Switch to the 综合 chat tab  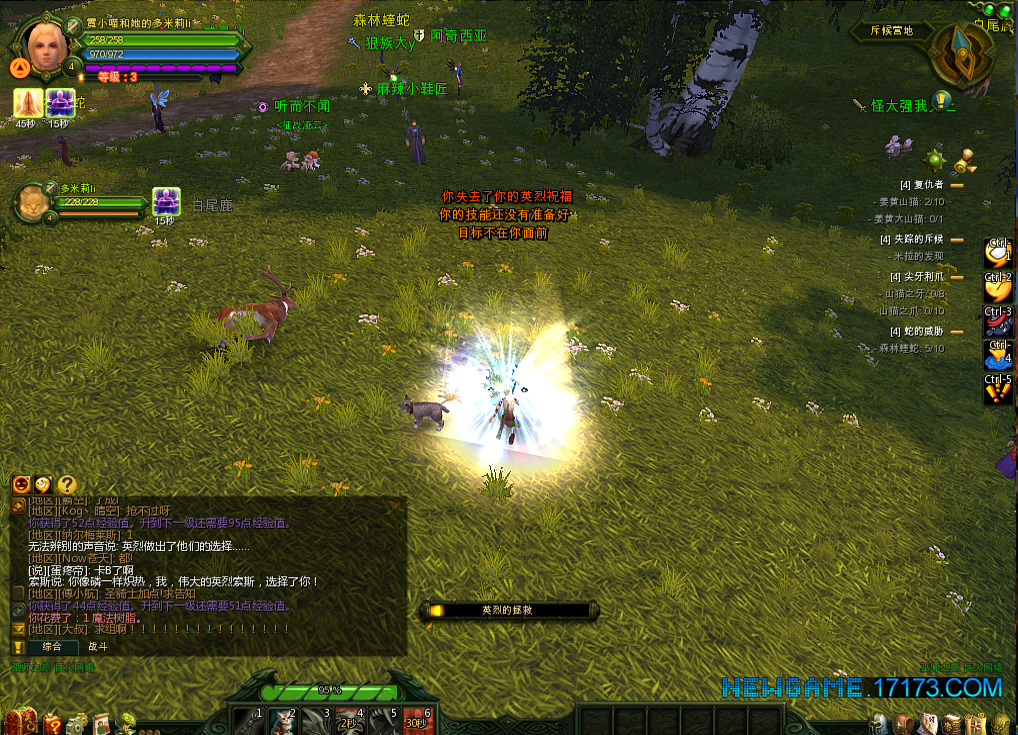click(x=51, y=647)
